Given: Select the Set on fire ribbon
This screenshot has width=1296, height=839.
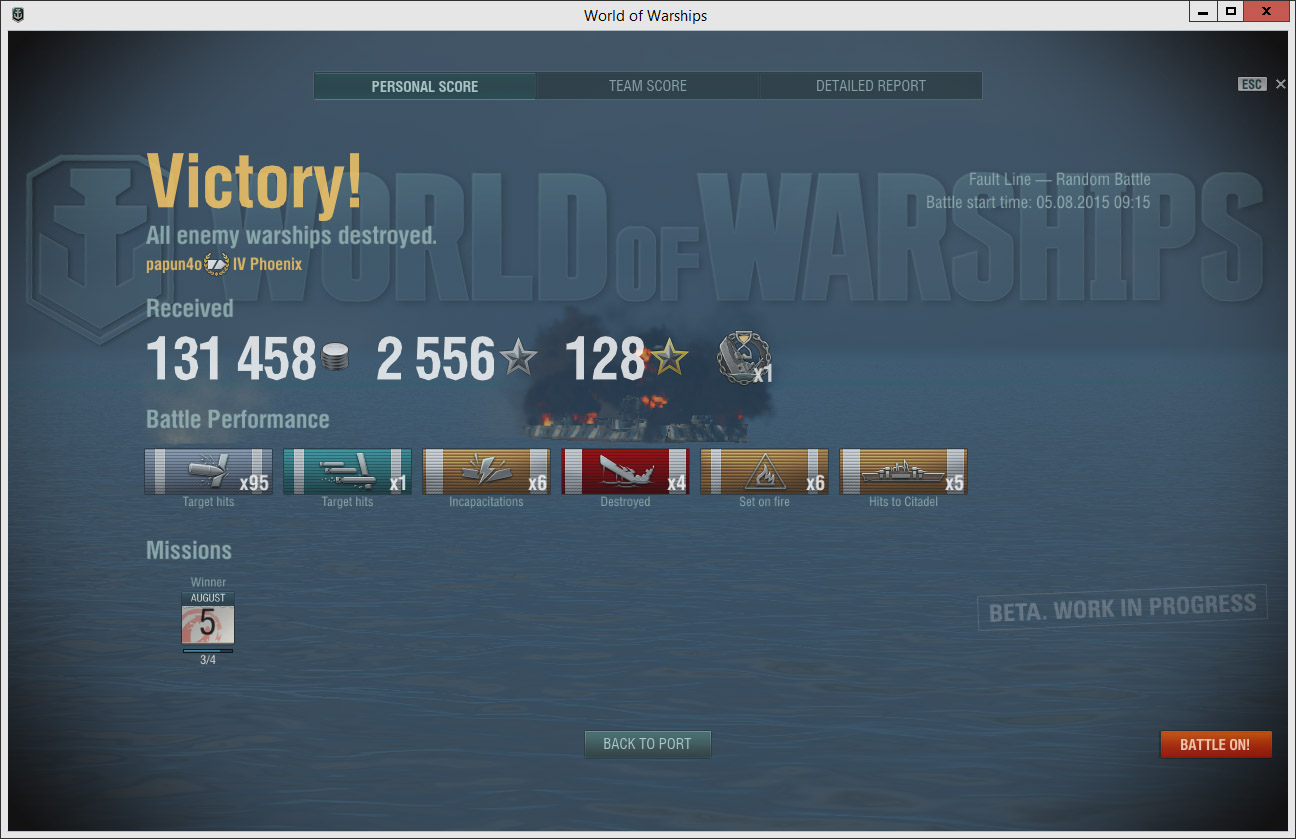Looking at the screenshot, I should (x=764, y=472).
